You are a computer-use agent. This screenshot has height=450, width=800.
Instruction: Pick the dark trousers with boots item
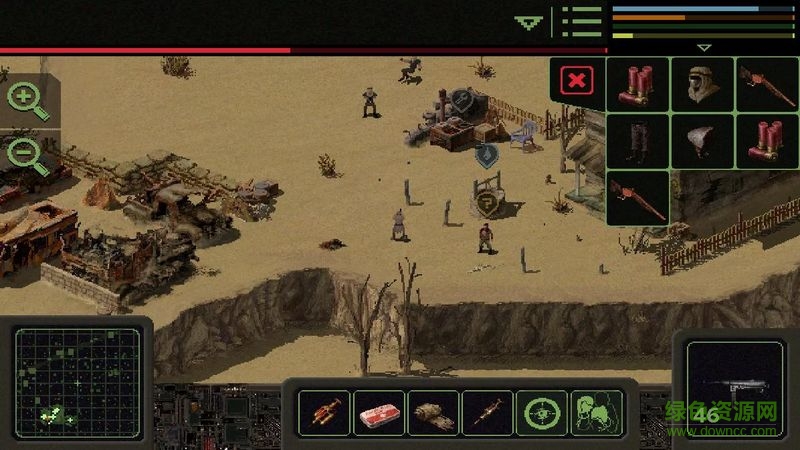tap(638, 141)
